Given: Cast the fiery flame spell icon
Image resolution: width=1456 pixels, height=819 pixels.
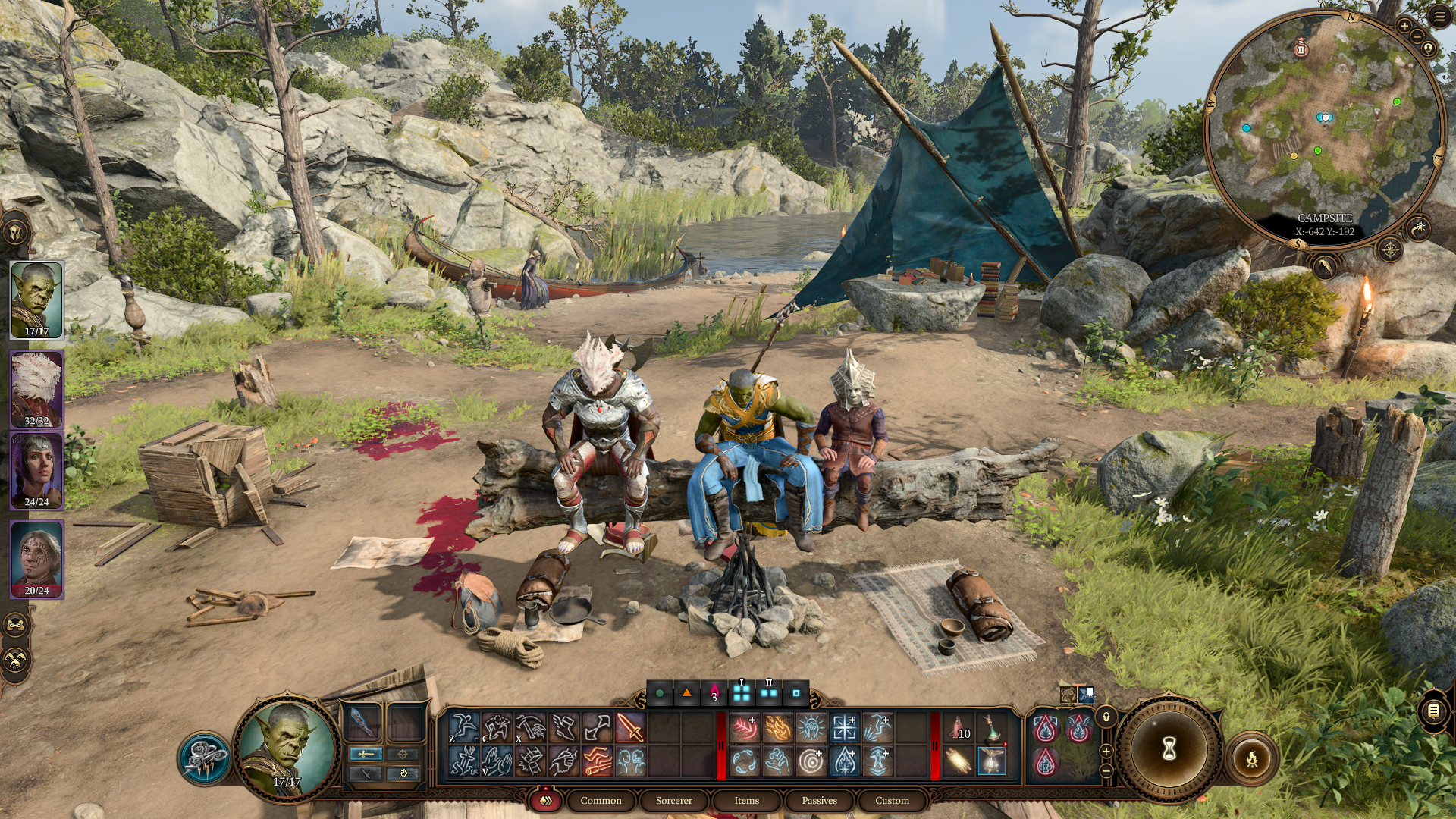Looking at the screenshot, I should coord(777,728).
